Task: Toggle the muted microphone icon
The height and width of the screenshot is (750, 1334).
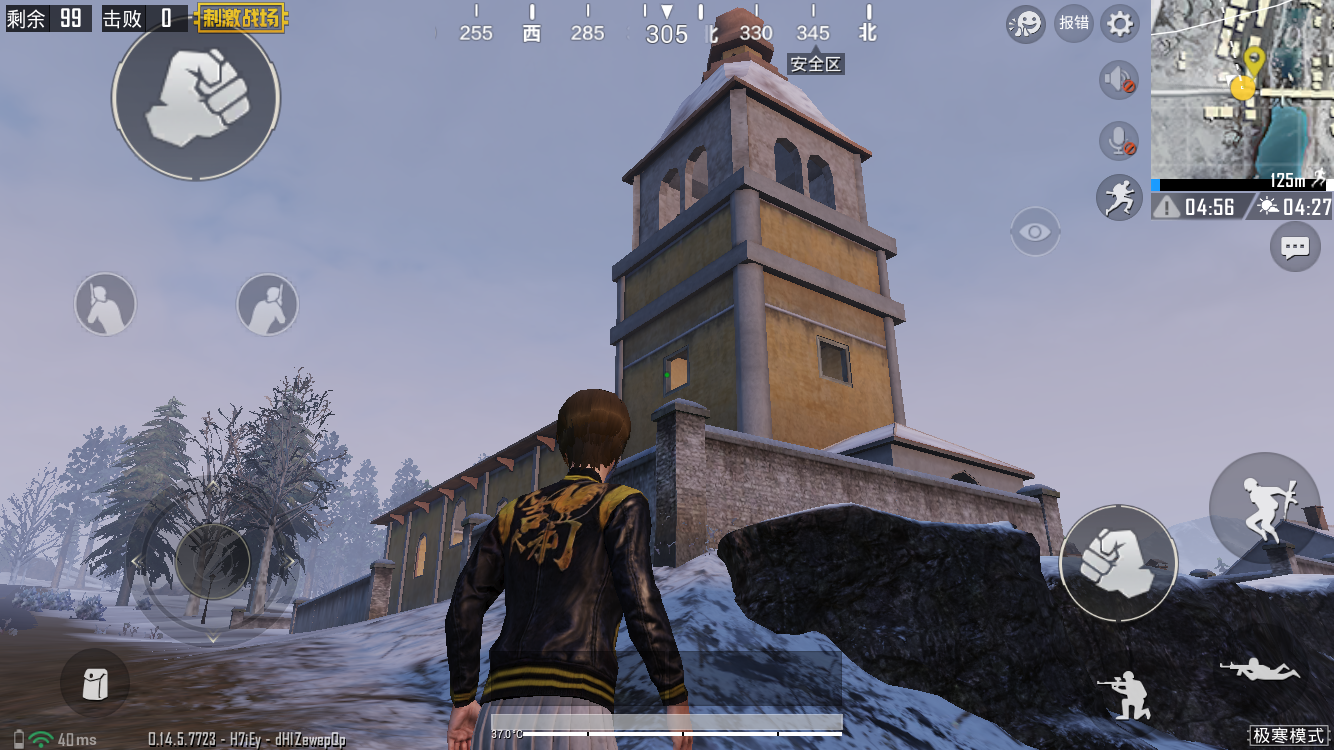Action: 1119,141
